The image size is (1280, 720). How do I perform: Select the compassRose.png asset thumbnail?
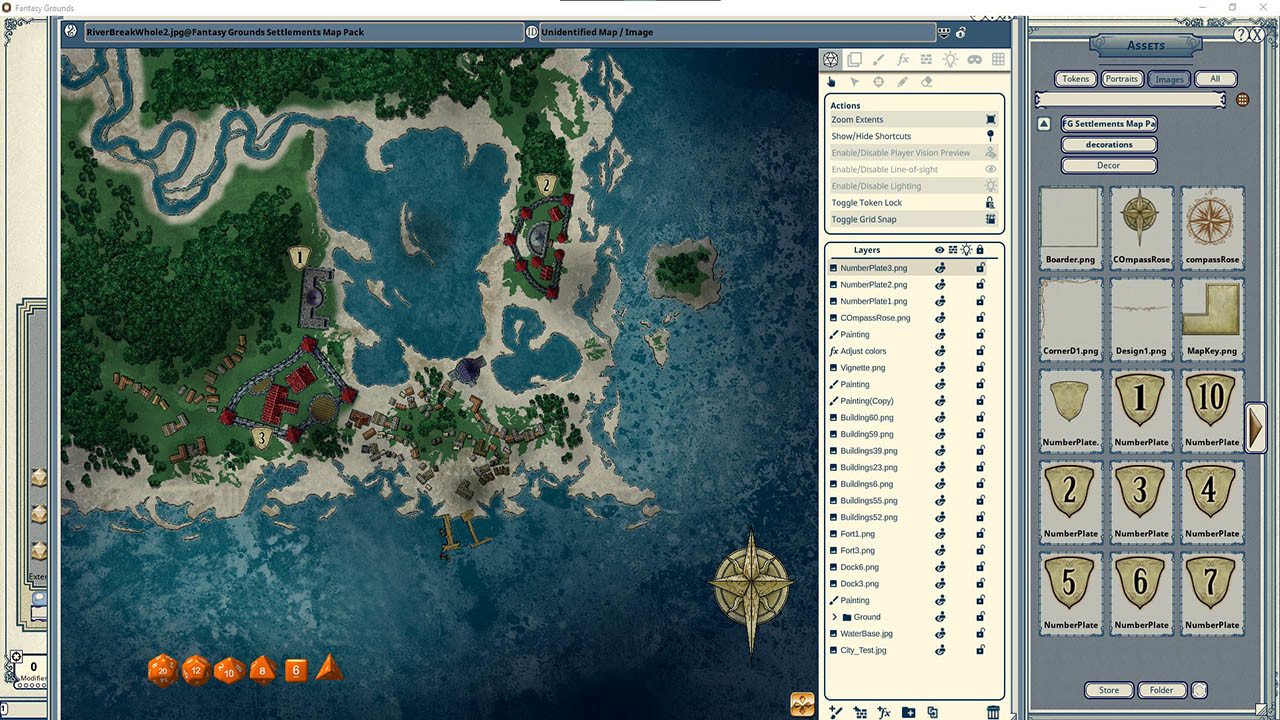tap(1211, 220)
